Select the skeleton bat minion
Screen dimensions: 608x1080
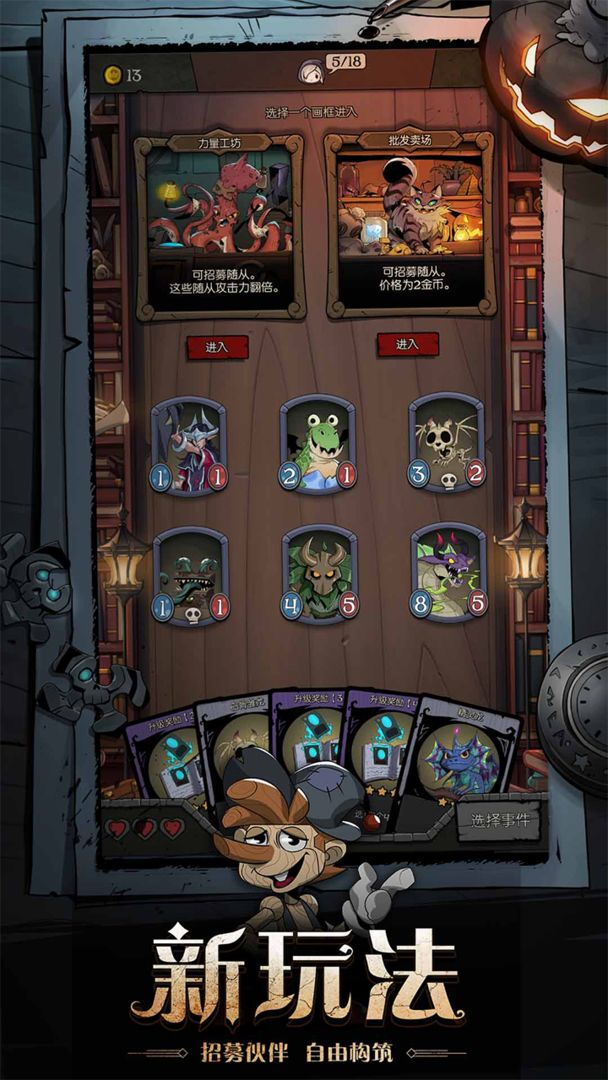pyautogui.click(x=446, y=442)
